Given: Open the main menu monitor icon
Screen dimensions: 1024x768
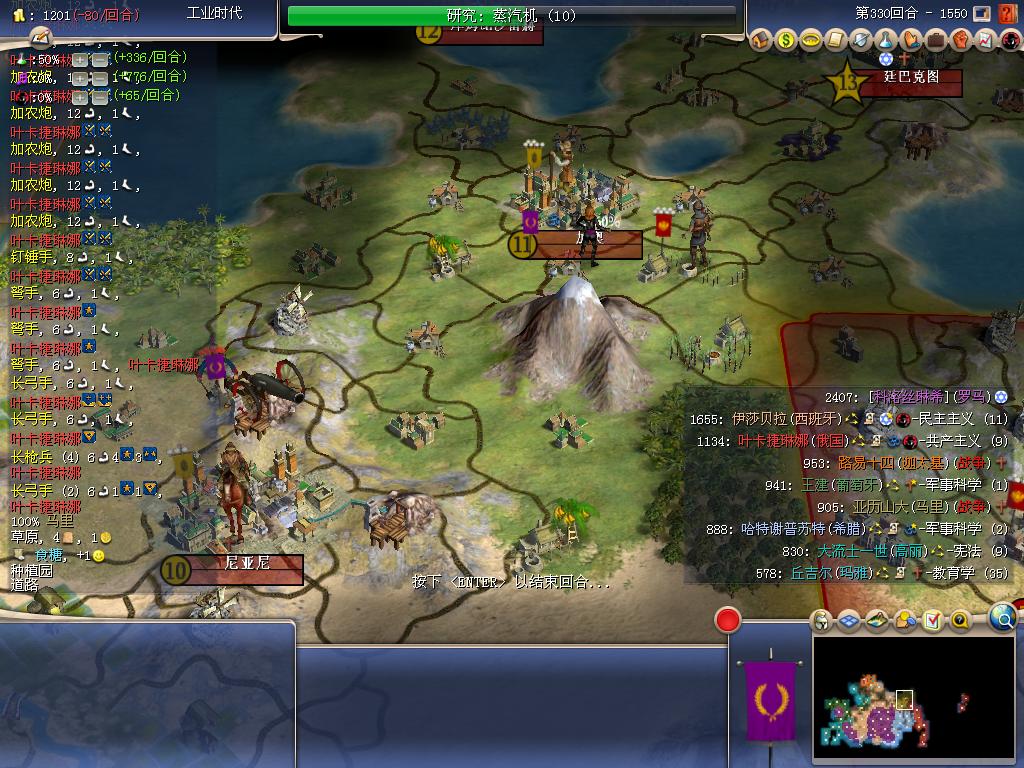Looking at the screenshot, I should pos(981,14).
